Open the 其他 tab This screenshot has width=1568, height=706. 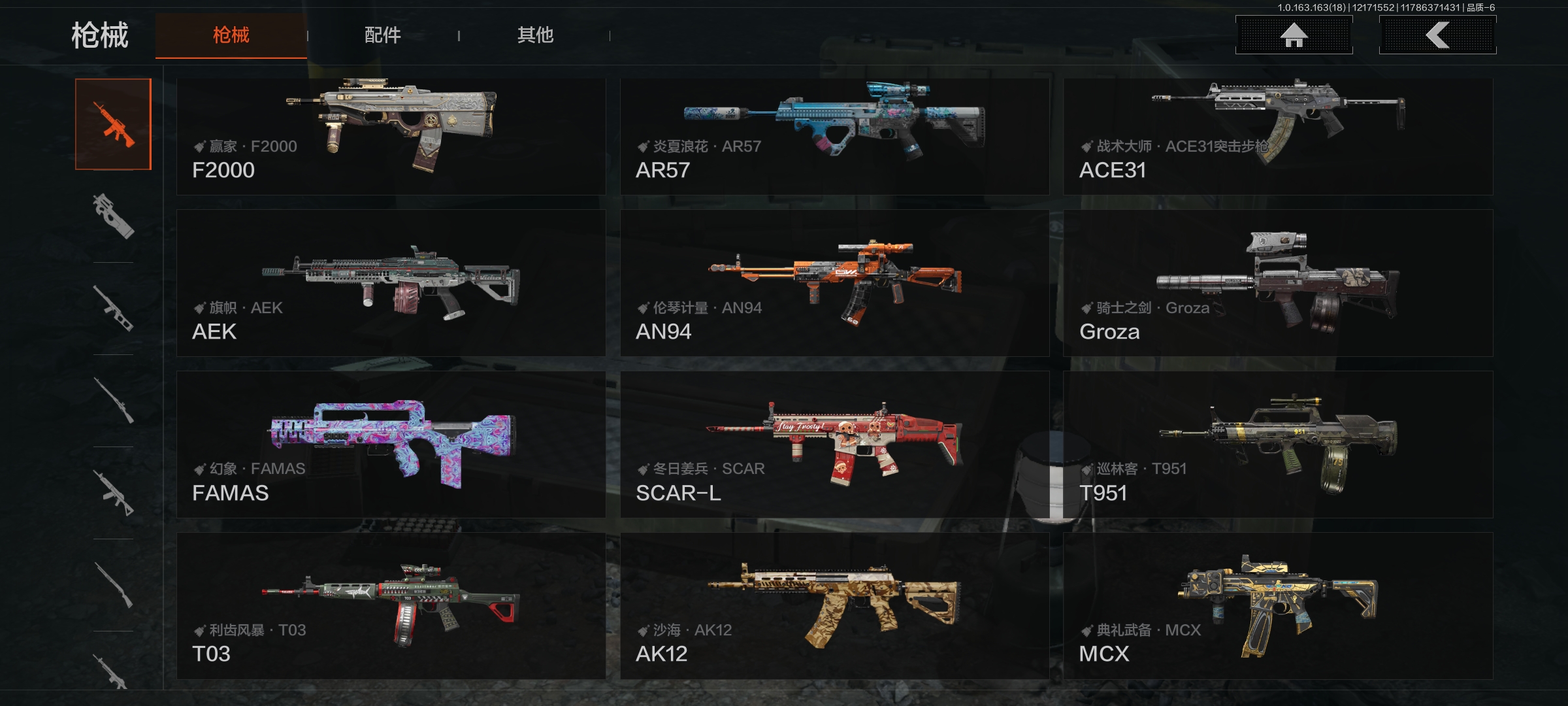[x=535, y=35]
